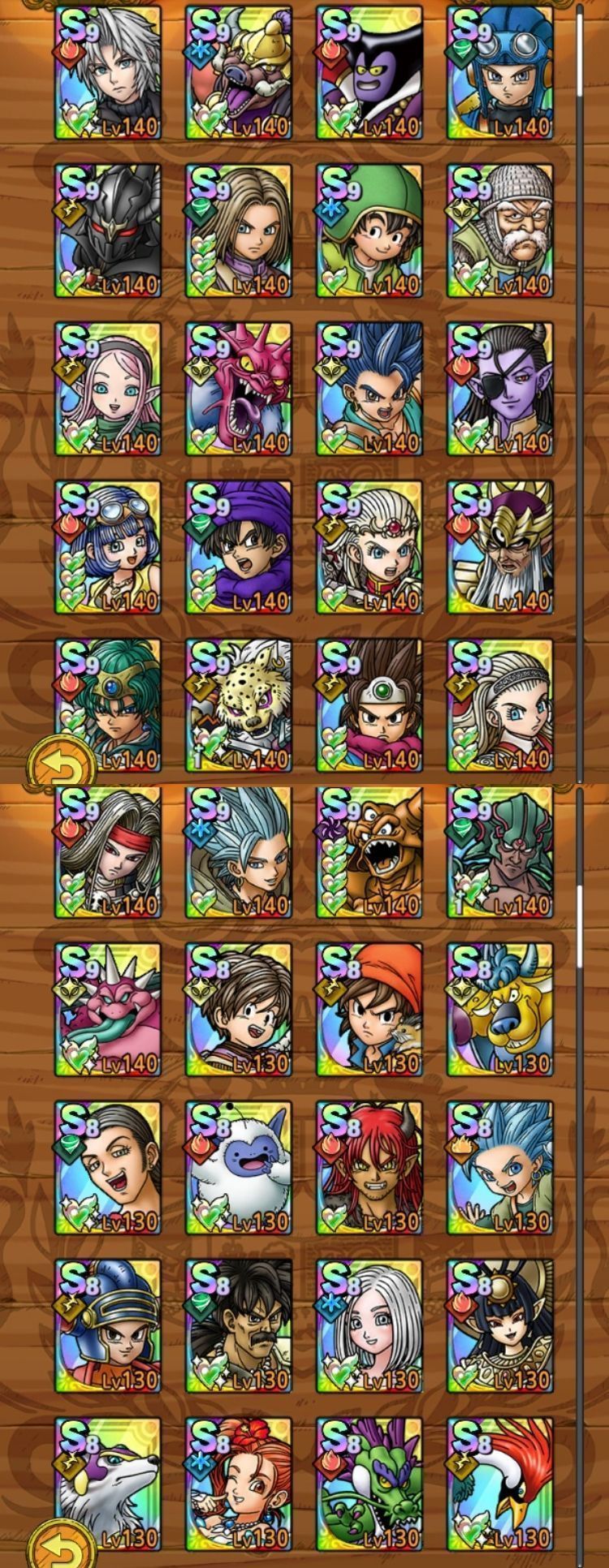Pick the red-crested white bird card
Image resolution: width=609 pixels, height=1568 pixels.
click(x=500, y=1485)
